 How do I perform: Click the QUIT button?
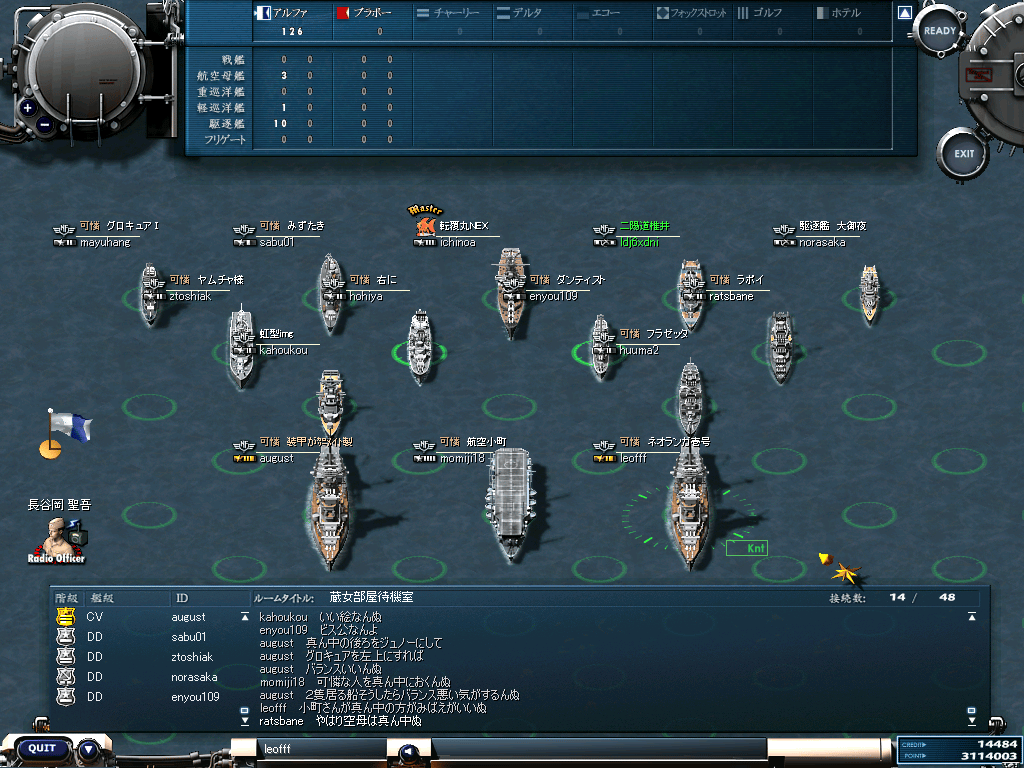pyautogui.click(x=42, y=748)
